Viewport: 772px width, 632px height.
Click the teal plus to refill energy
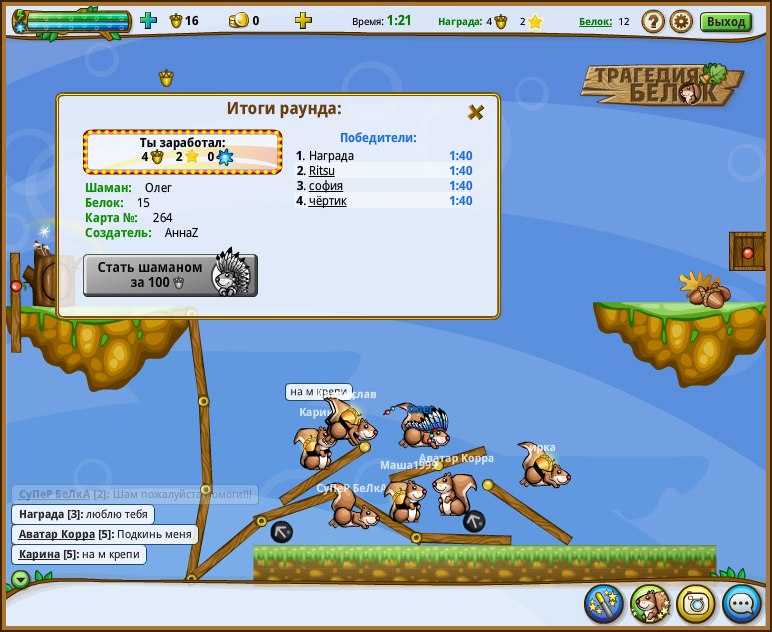click(x=149, y=20)
